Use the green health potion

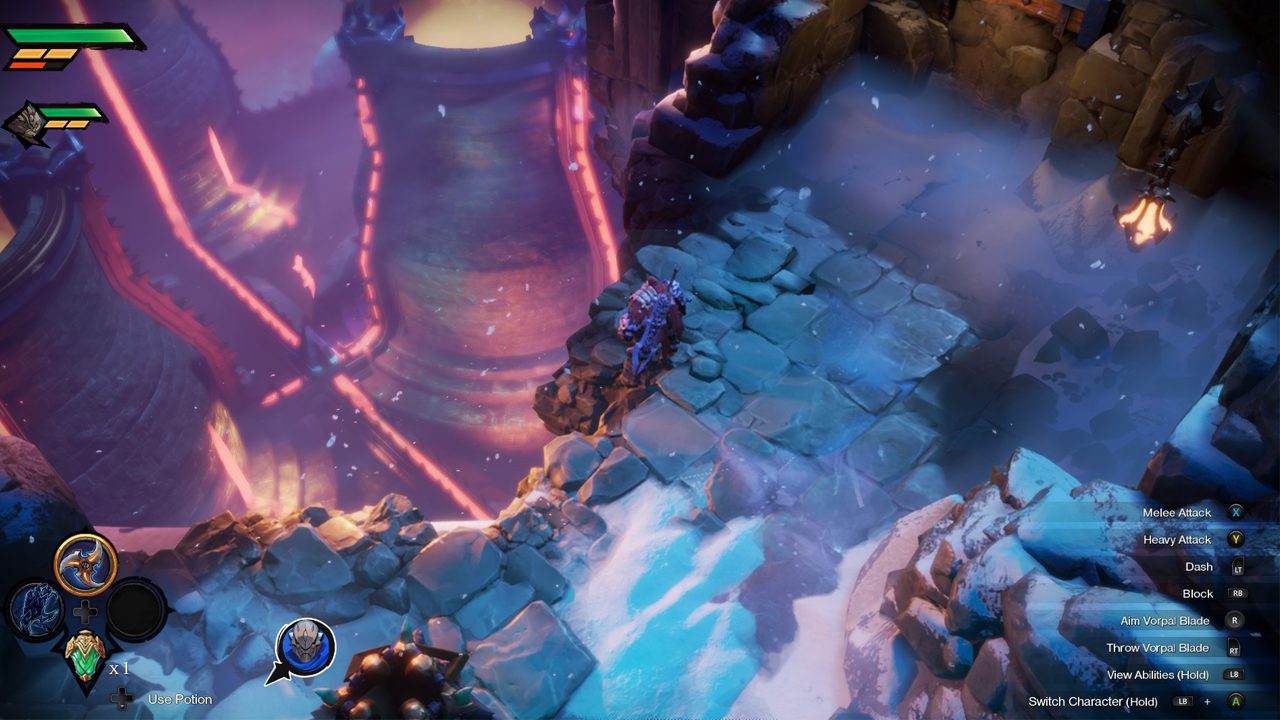[x=85, y=655]
